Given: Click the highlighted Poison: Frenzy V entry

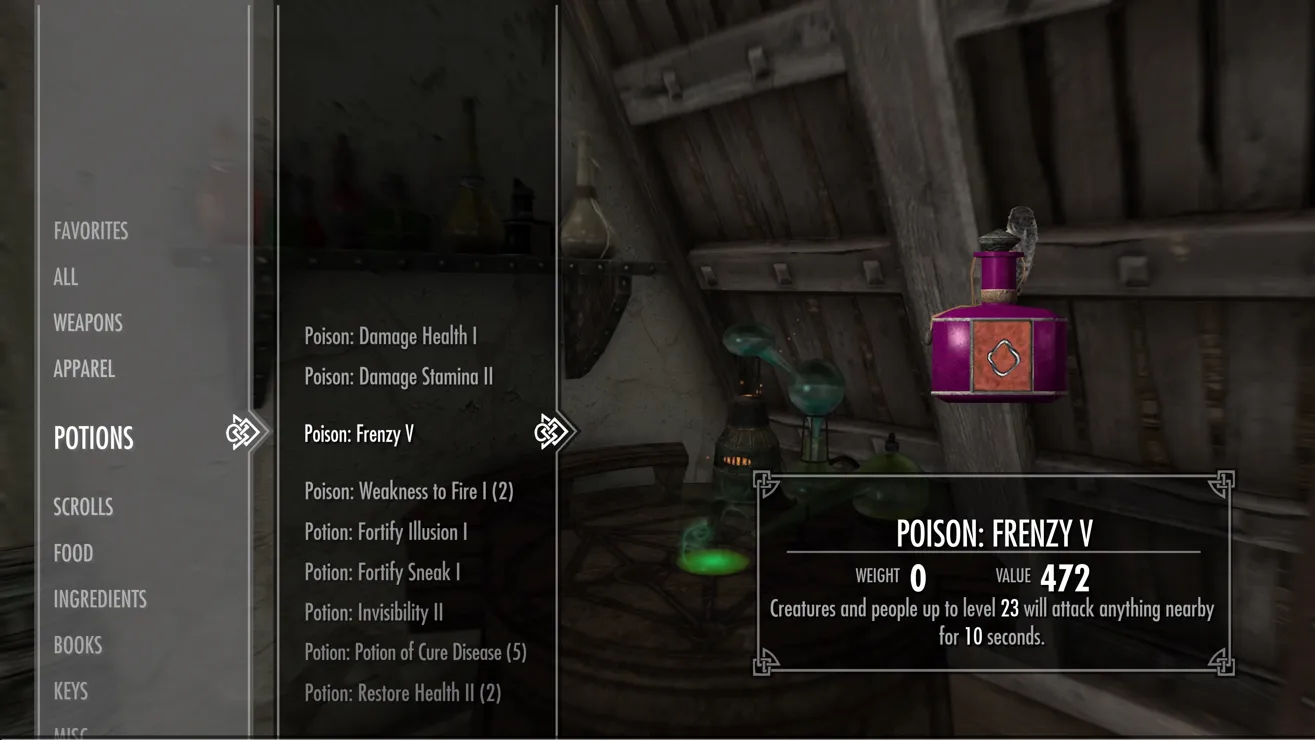Looking at the screenshot, I should pos(359,434).
